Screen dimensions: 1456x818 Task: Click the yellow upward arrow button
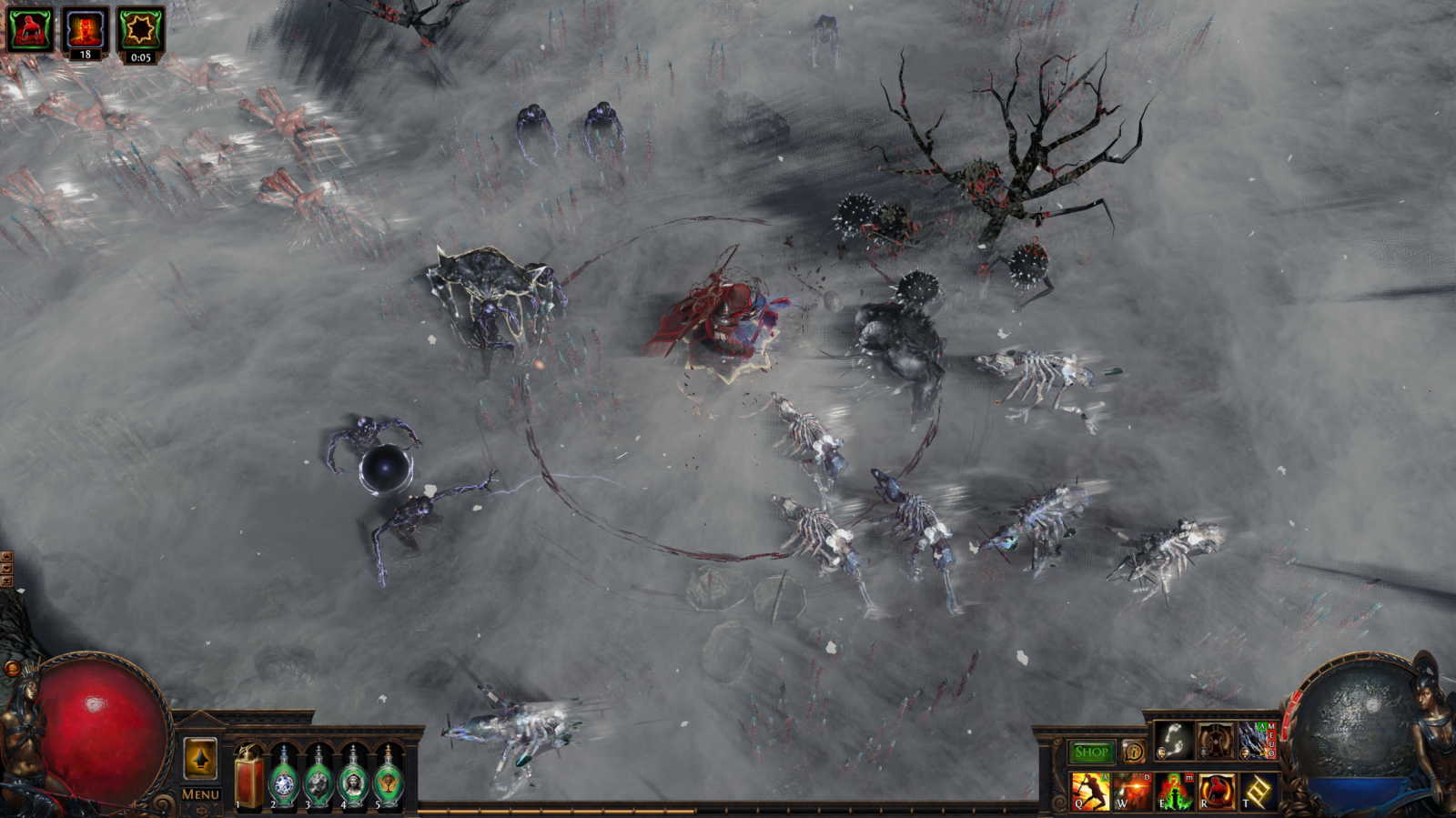pos(200,759)
